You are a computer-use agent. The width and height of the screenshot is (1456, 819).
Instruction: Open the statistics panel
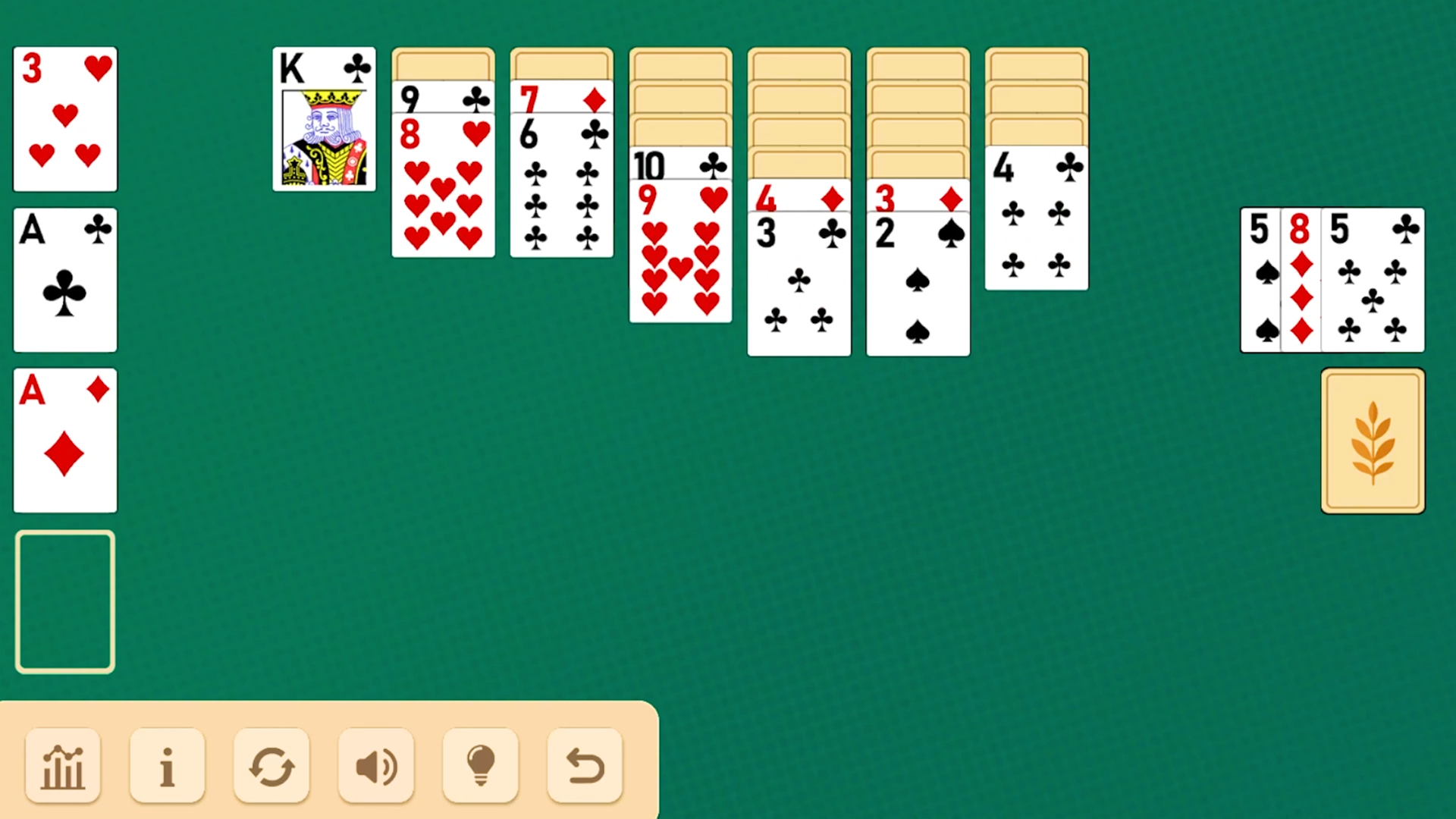click(63, 766)
